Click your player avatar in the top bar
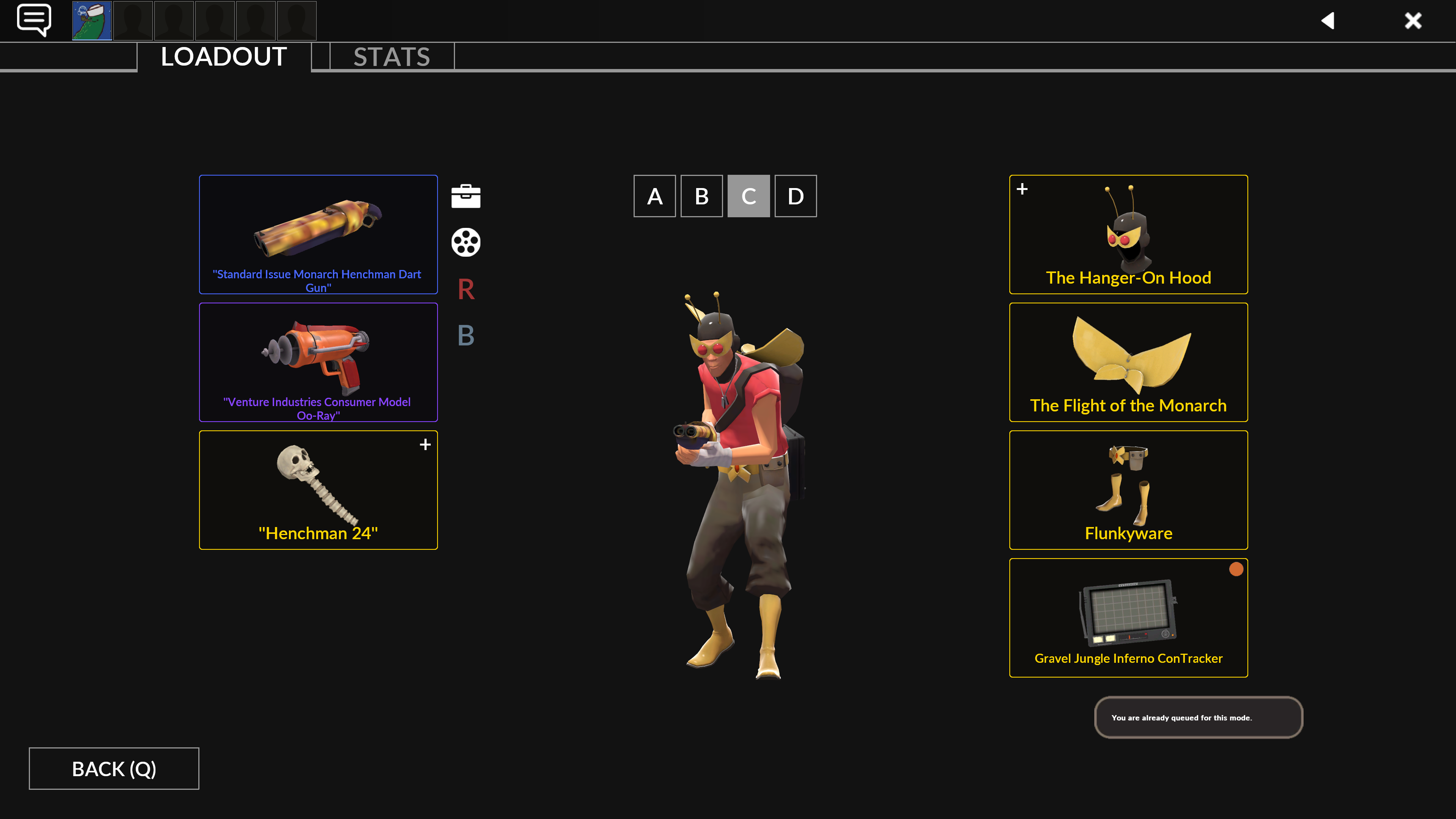This screenshot has width=1456, height=819. click(x=91, y=20)
